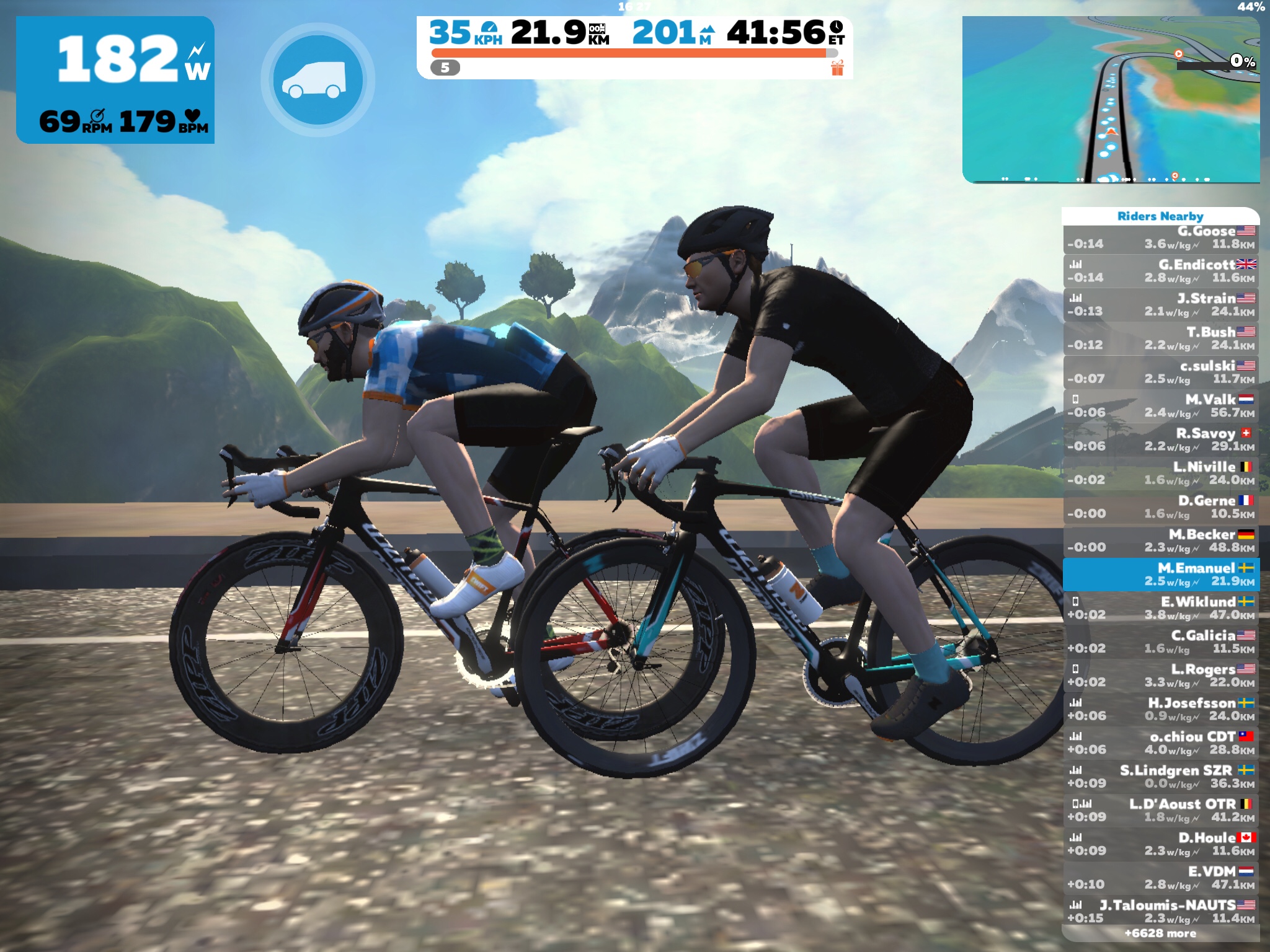
Task: Choose o.chiou CDT from the list
Action: tap(1160, 743)
